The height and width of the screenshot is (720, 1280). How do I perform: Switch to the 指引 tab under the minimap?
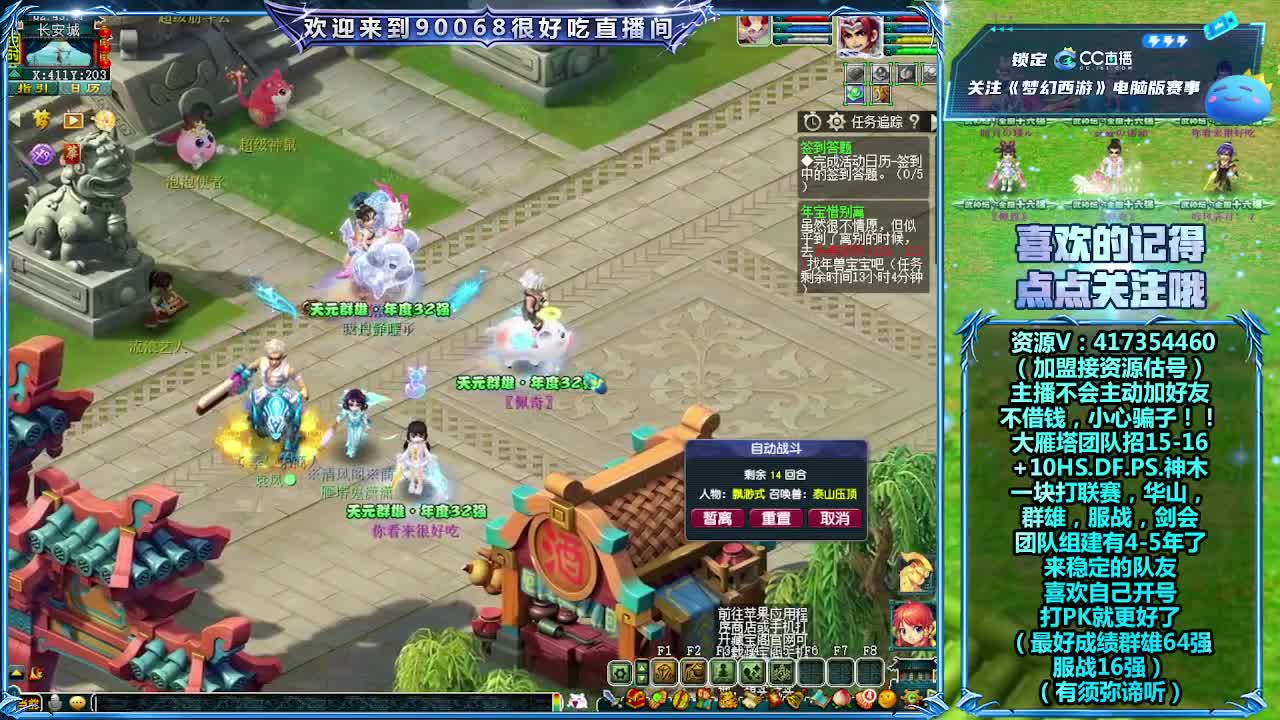click(33, 88)
